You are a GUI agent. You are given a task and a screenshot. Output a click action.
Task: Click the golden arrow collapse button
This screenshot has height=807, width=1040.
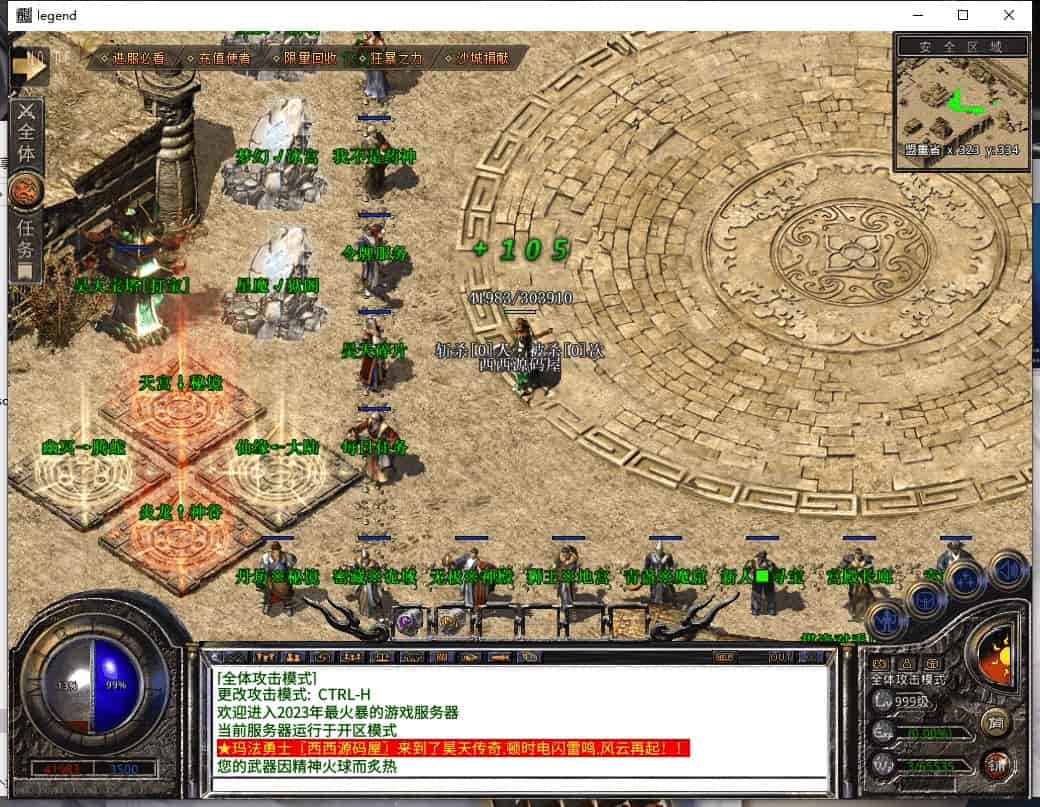point(30,67)
